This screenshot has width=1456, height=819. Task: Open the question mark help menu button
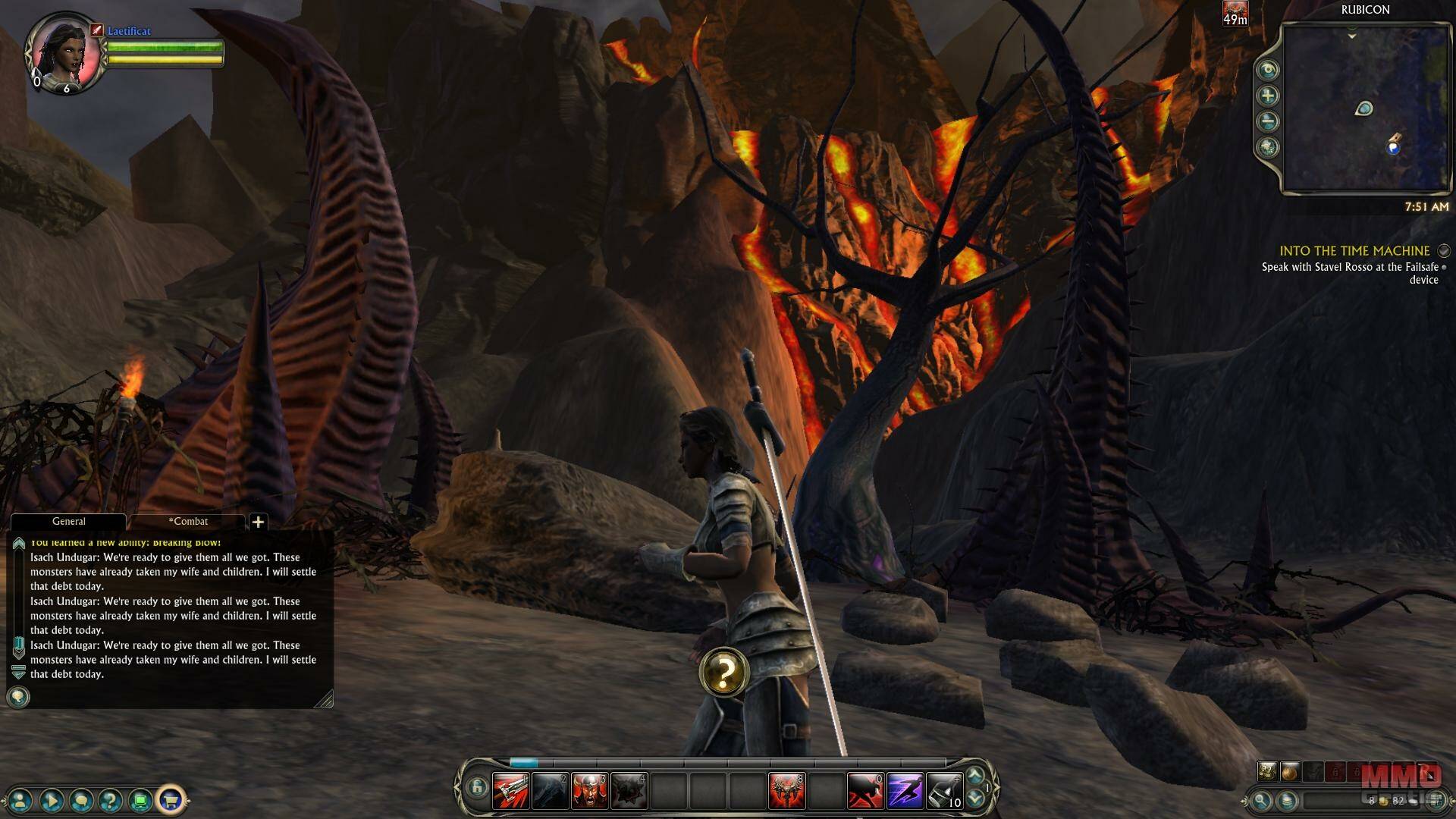coord(111,799)
